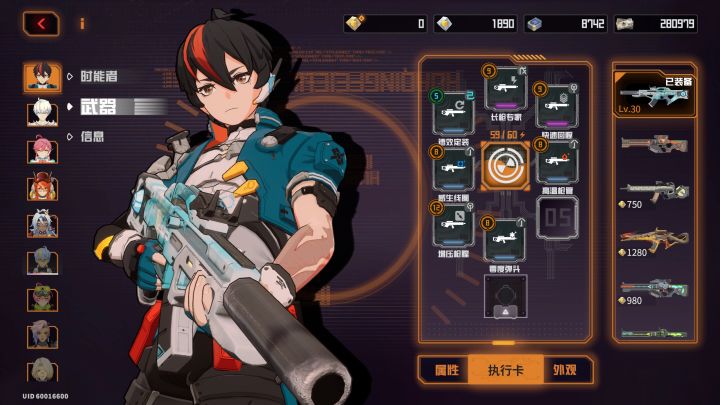This screenshot has width=720, height=405.
Task: Select the 高温枪膛 execution card
Action: [557, 165]
